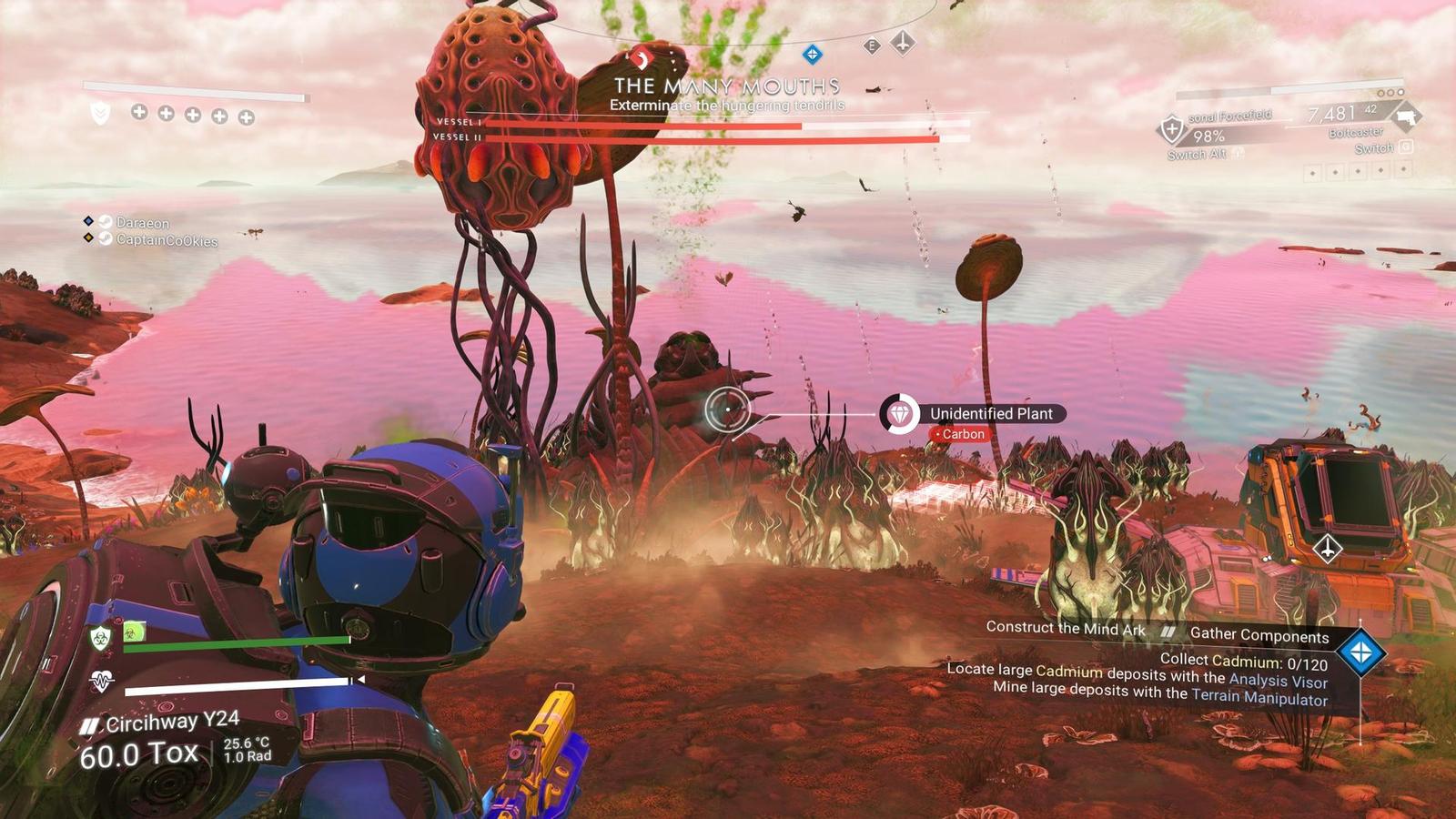This screenshot has height=819, width=1456.
Task: Select Daraeon in the player list
Action: [x=142, y=223]
